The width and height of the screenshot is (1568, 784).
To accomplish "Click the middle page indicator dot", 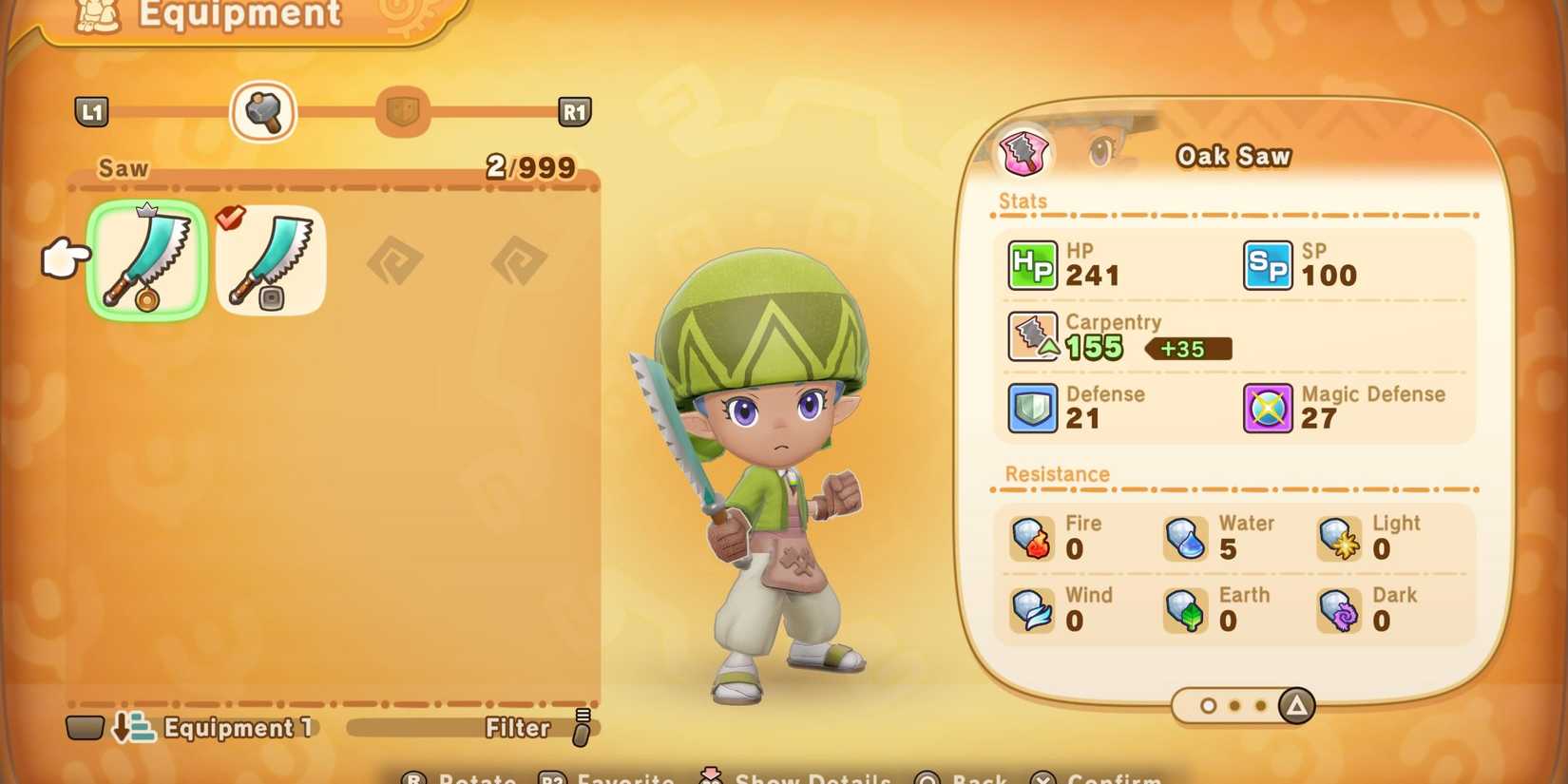I will pos(1235,705).
